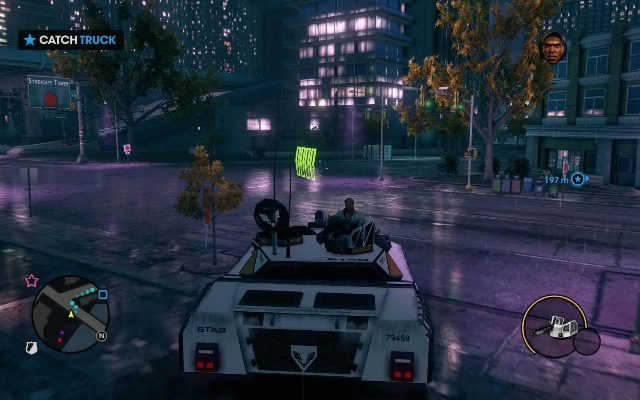Select the homie portrait icon

(552, 45)
